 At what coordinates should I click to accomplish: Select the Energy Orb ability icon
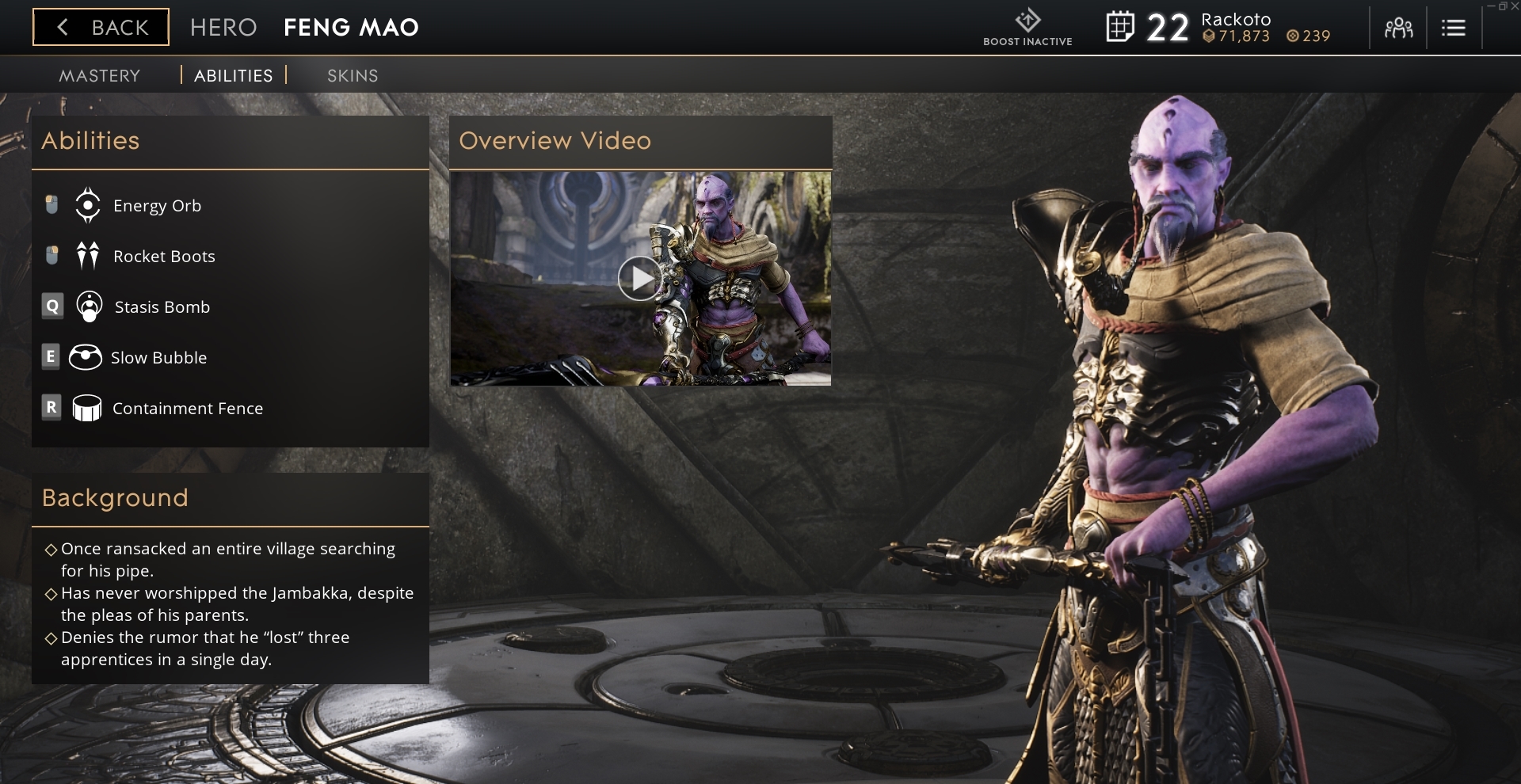(87, 205)
